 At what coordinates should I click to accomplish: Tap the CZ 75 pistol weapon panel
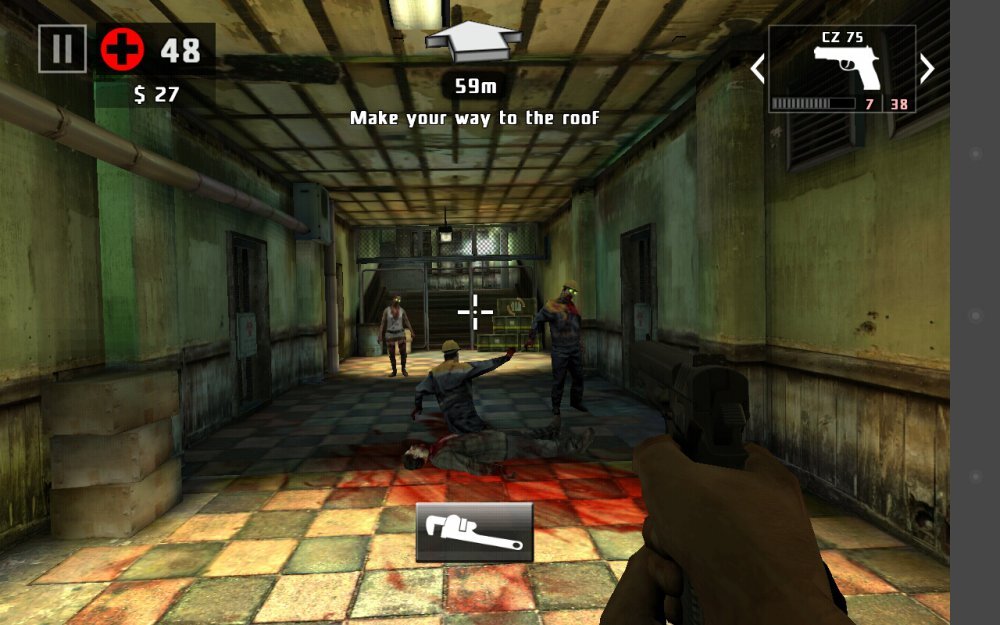tap(842, 68)
